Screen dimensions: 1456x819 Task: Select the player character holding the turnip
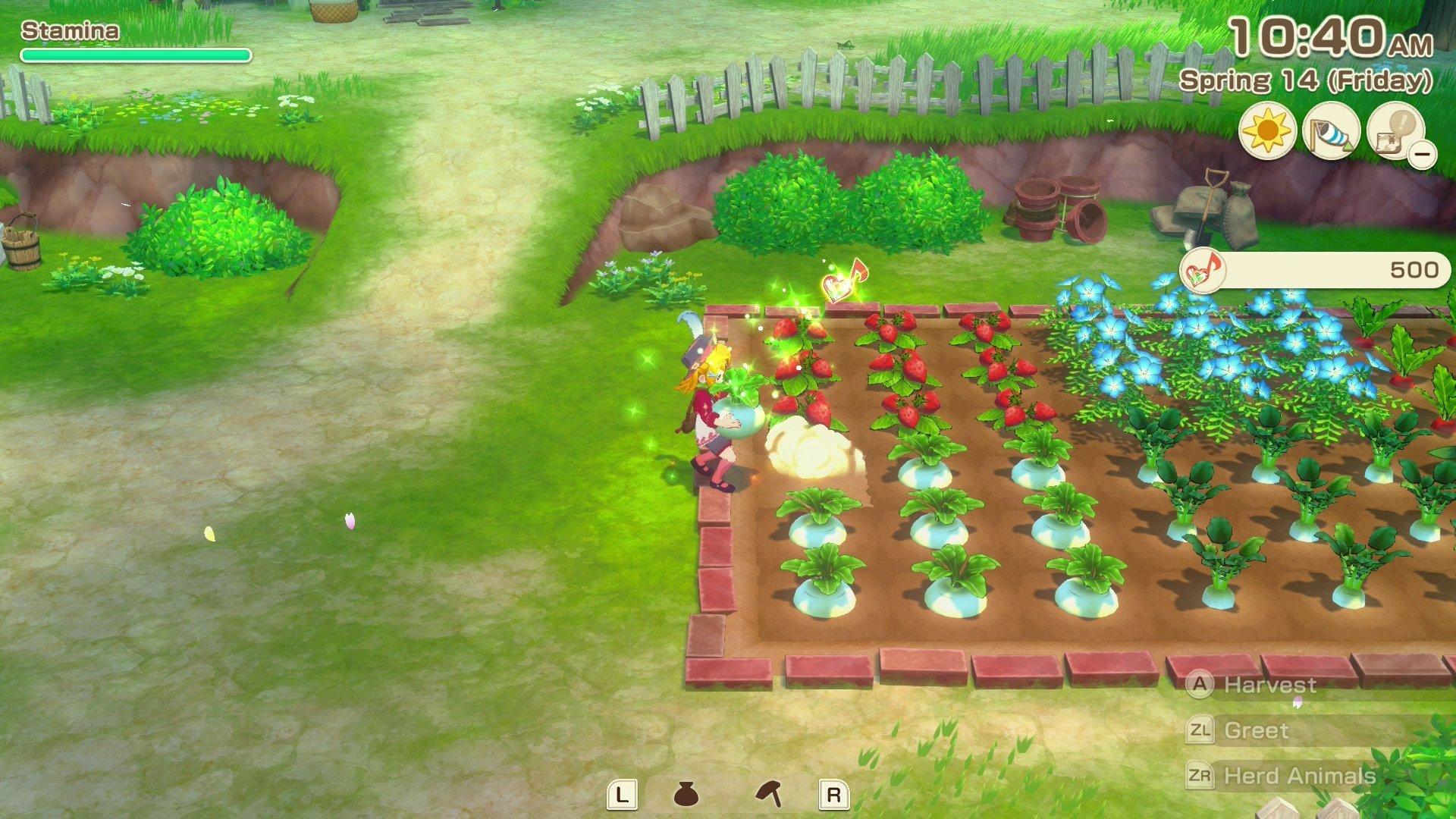[713, 417]
